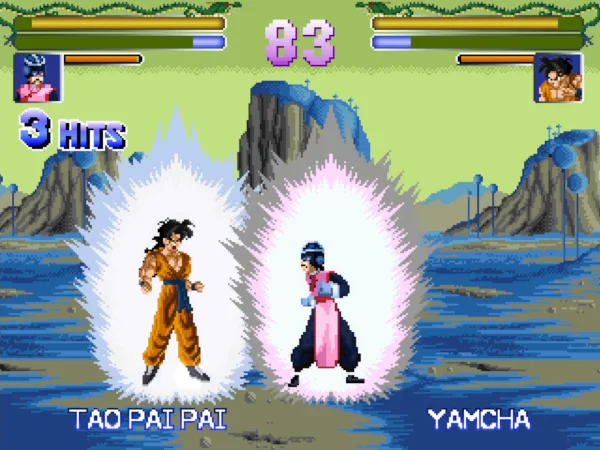Select the right player's Yamcha portrait
This screenshot has width=600, height=450.
pyautogui.click(x=559, y=77)
